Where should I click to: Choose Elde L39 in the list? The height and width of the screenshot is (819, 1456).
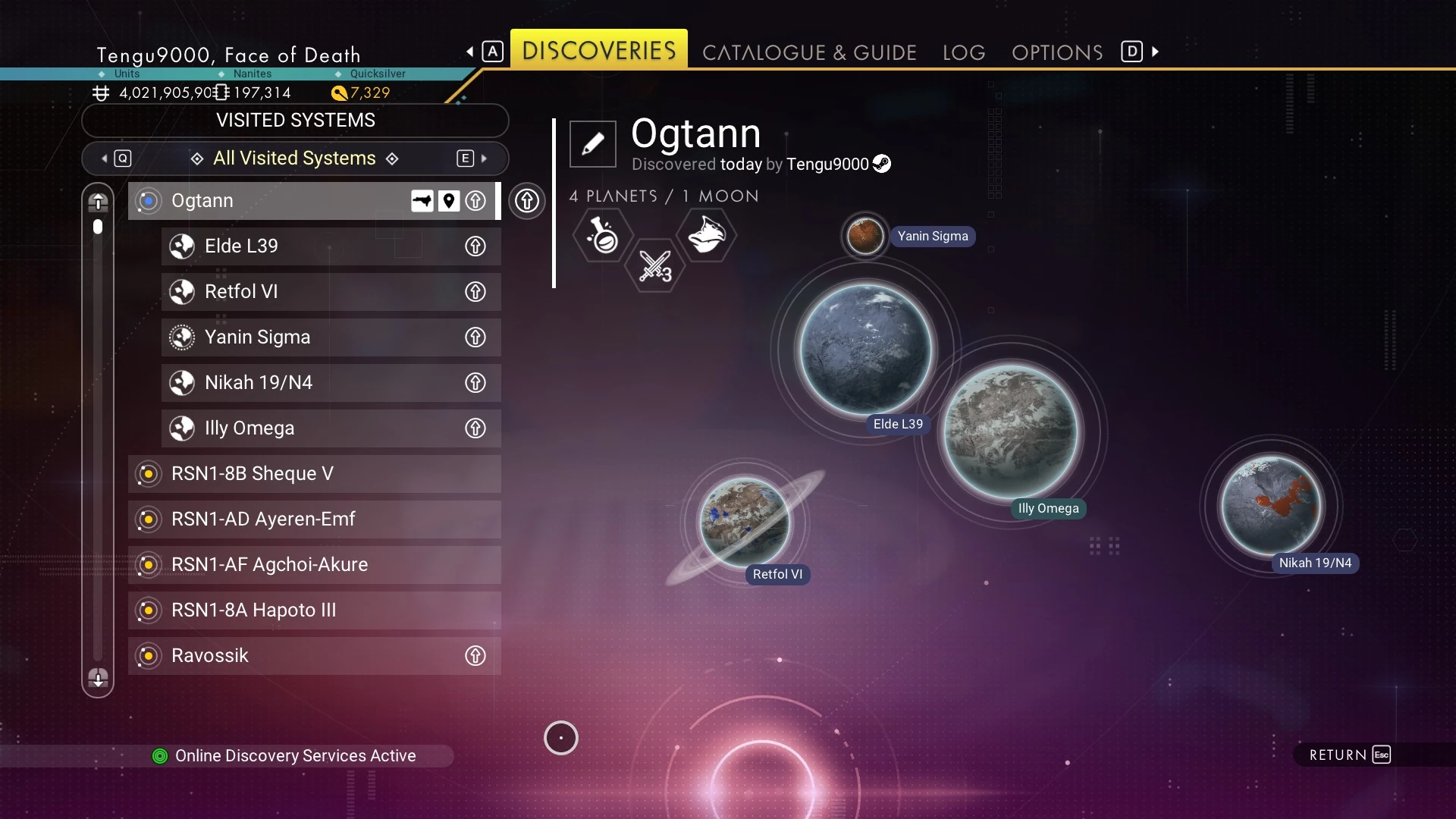click(x=318, y=246)
